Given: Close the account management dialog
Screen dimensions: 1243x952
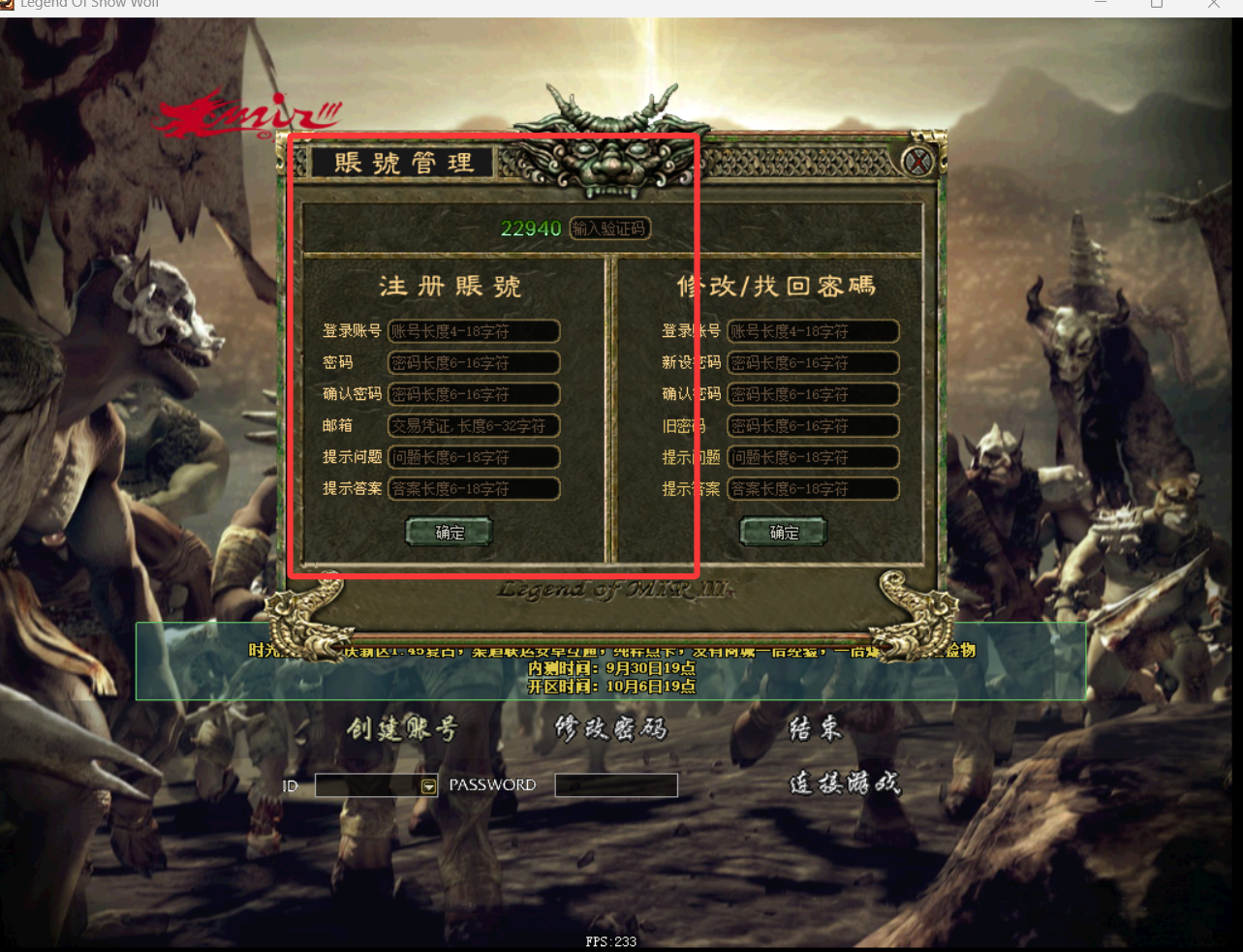Looking at the screenshot, I should [x=917, y=162].
